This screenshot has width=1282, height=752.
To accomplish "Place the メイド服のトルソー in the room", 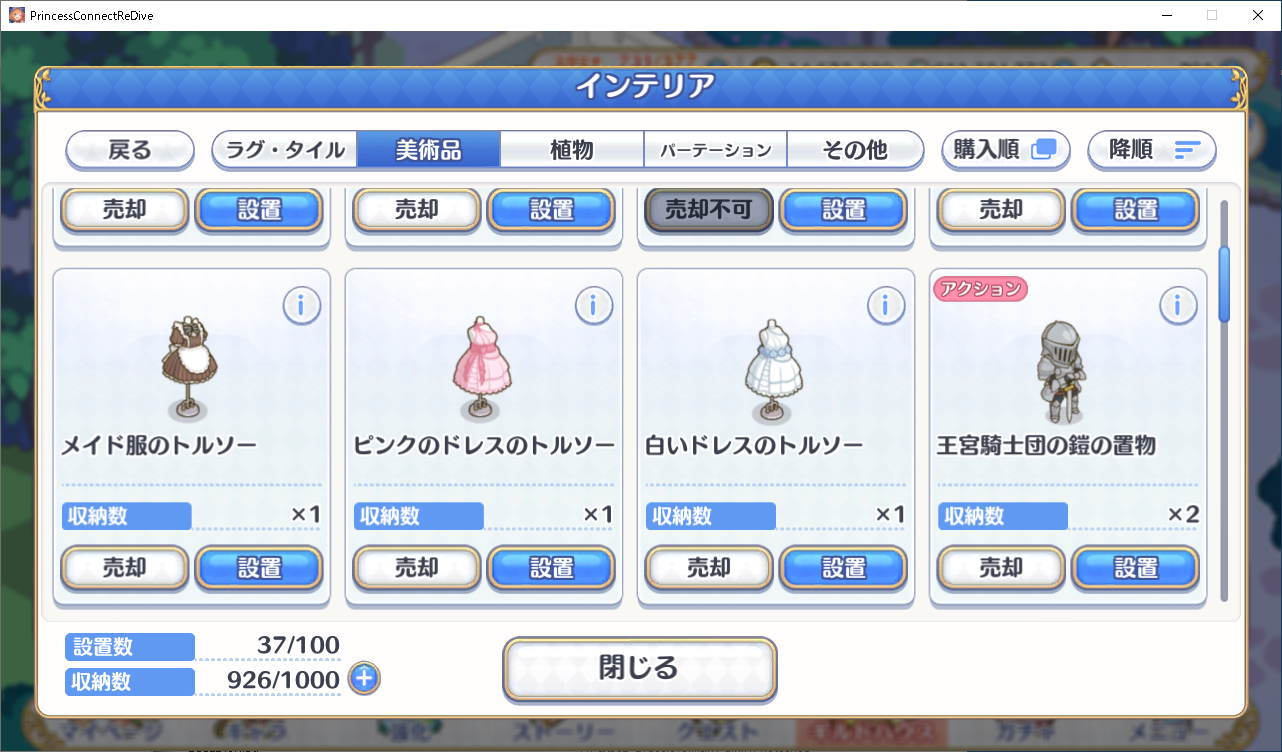I will click(259, 568).
